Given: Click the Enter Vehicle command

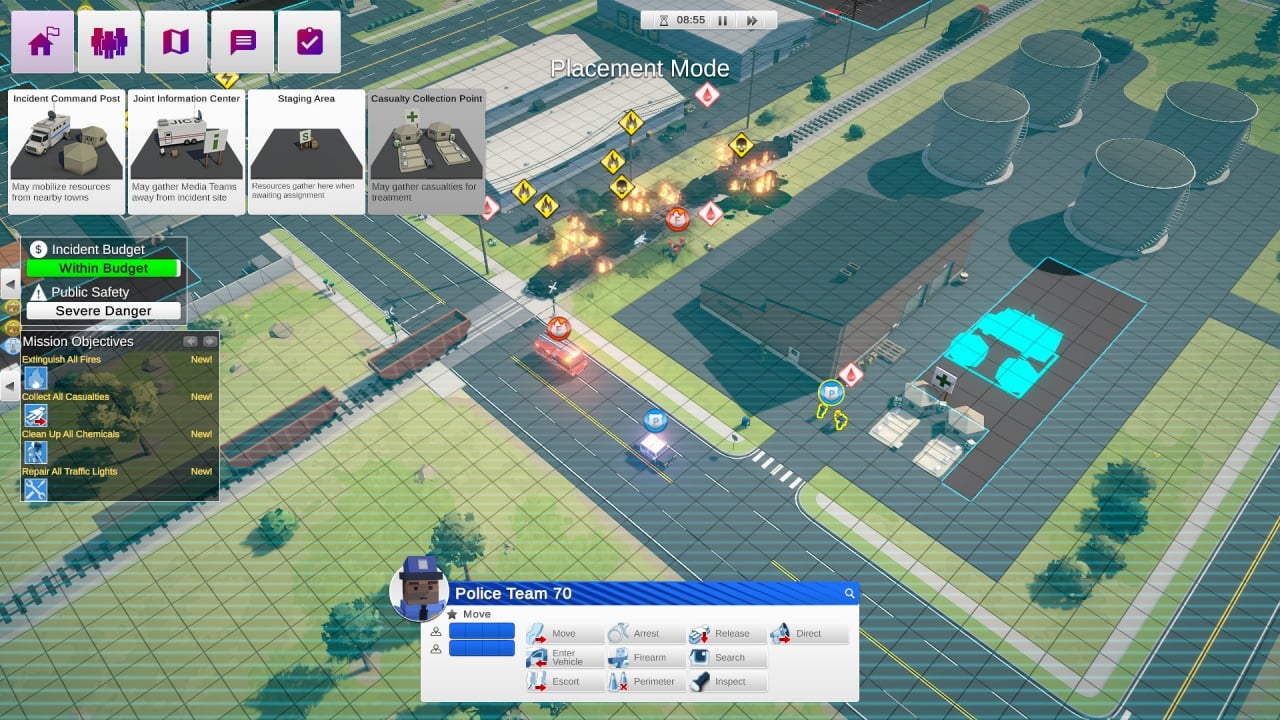Looking at the screenshot, I should 565,658.
